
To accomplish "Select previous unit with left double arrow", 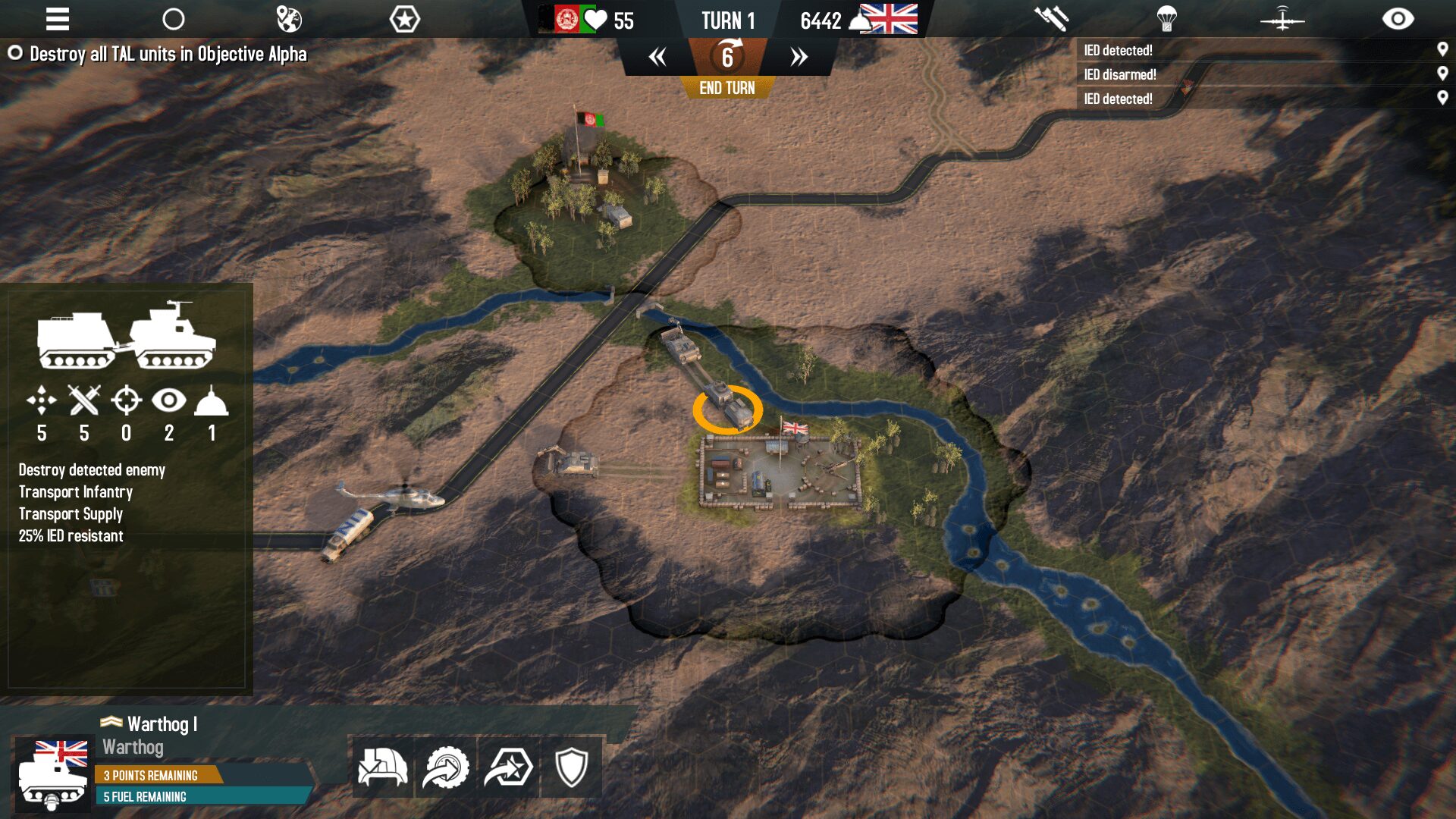I will 657,57.
